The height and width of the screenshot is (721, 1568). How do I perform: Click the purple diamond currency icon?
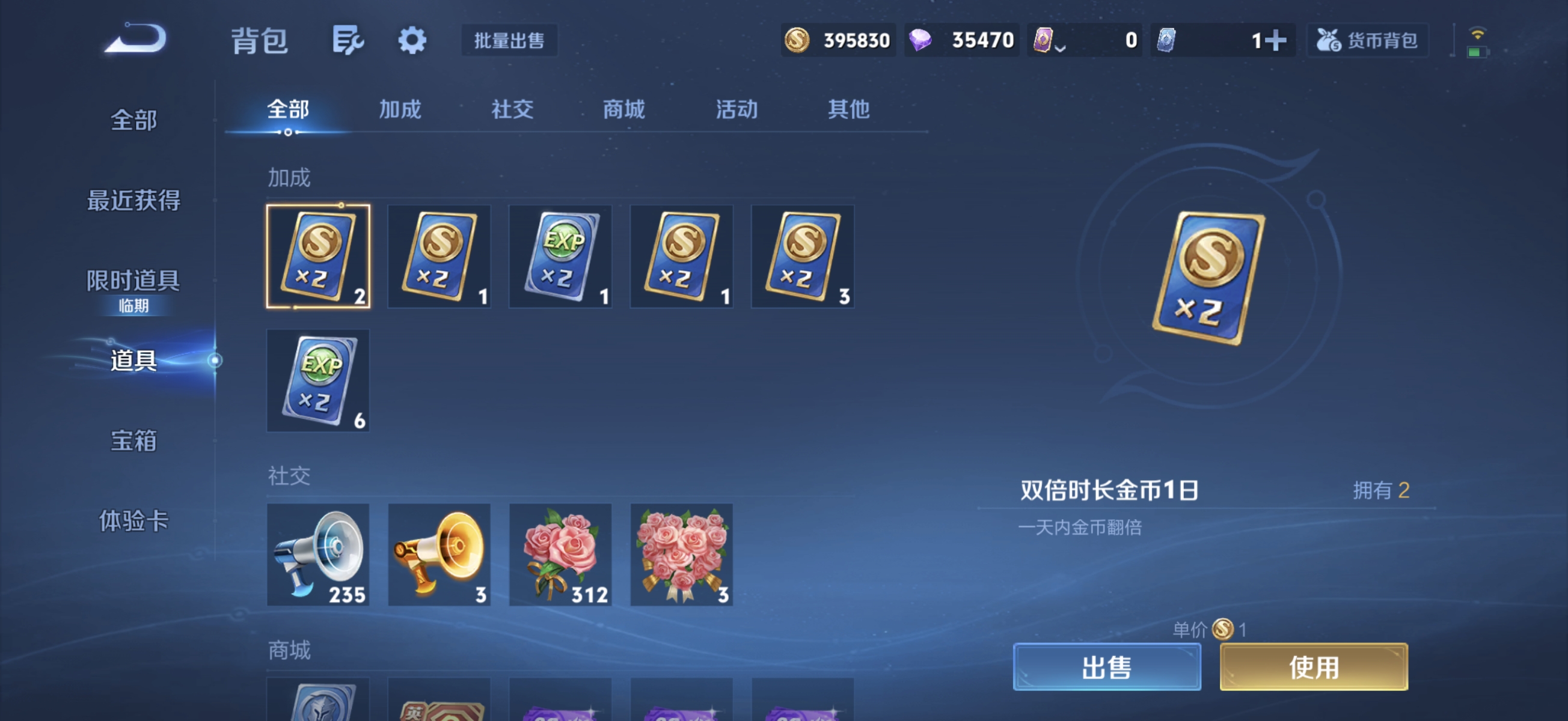pyautogui.click(x=921, y=39)
